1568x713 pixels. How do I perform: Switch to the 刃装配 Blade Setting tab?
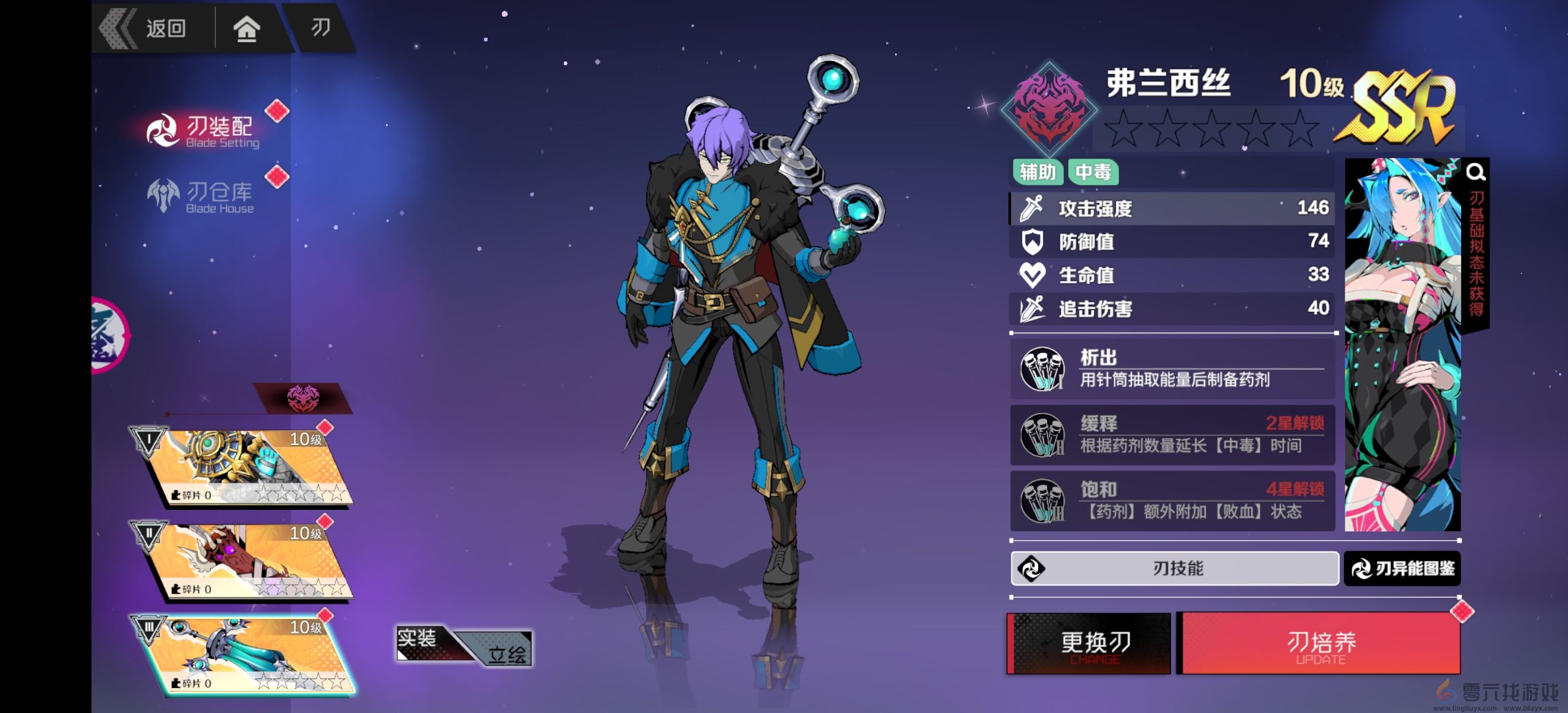coord(204,130)
